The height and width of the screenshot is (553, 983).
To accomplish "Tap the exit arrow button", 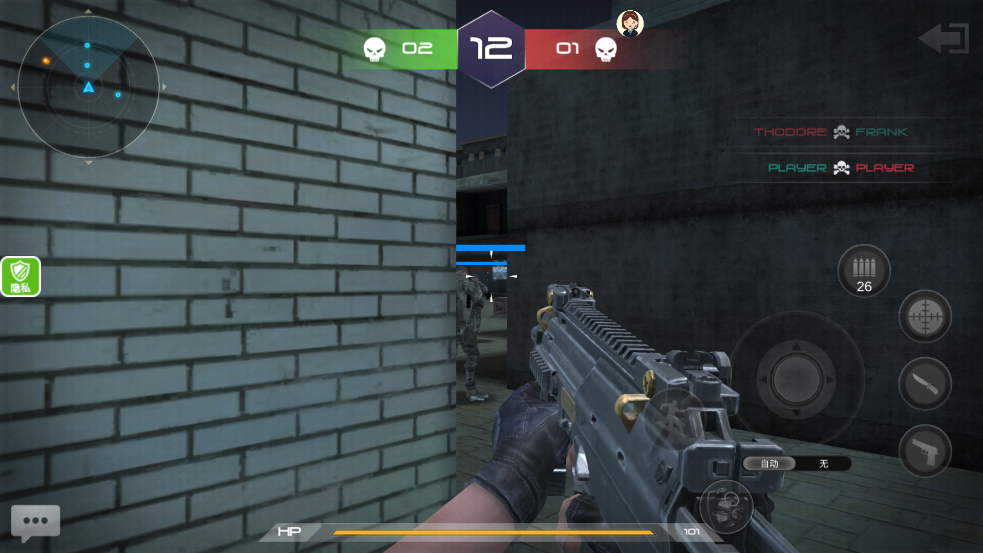I will point(943,39).
